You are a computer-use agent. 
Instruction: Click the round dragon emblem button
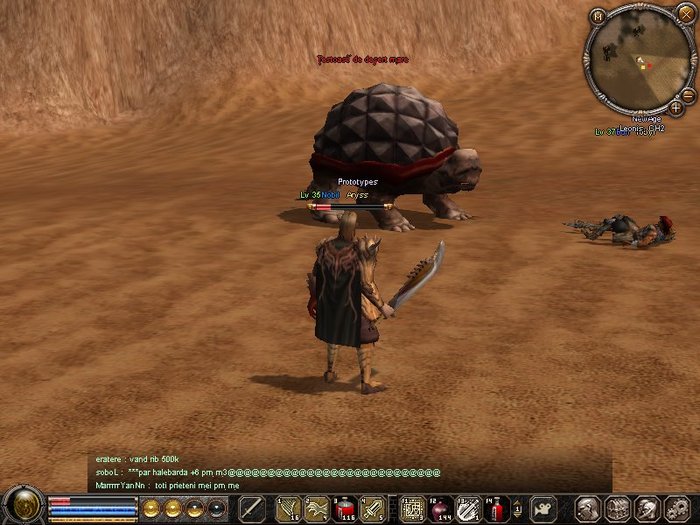point(22,505)
